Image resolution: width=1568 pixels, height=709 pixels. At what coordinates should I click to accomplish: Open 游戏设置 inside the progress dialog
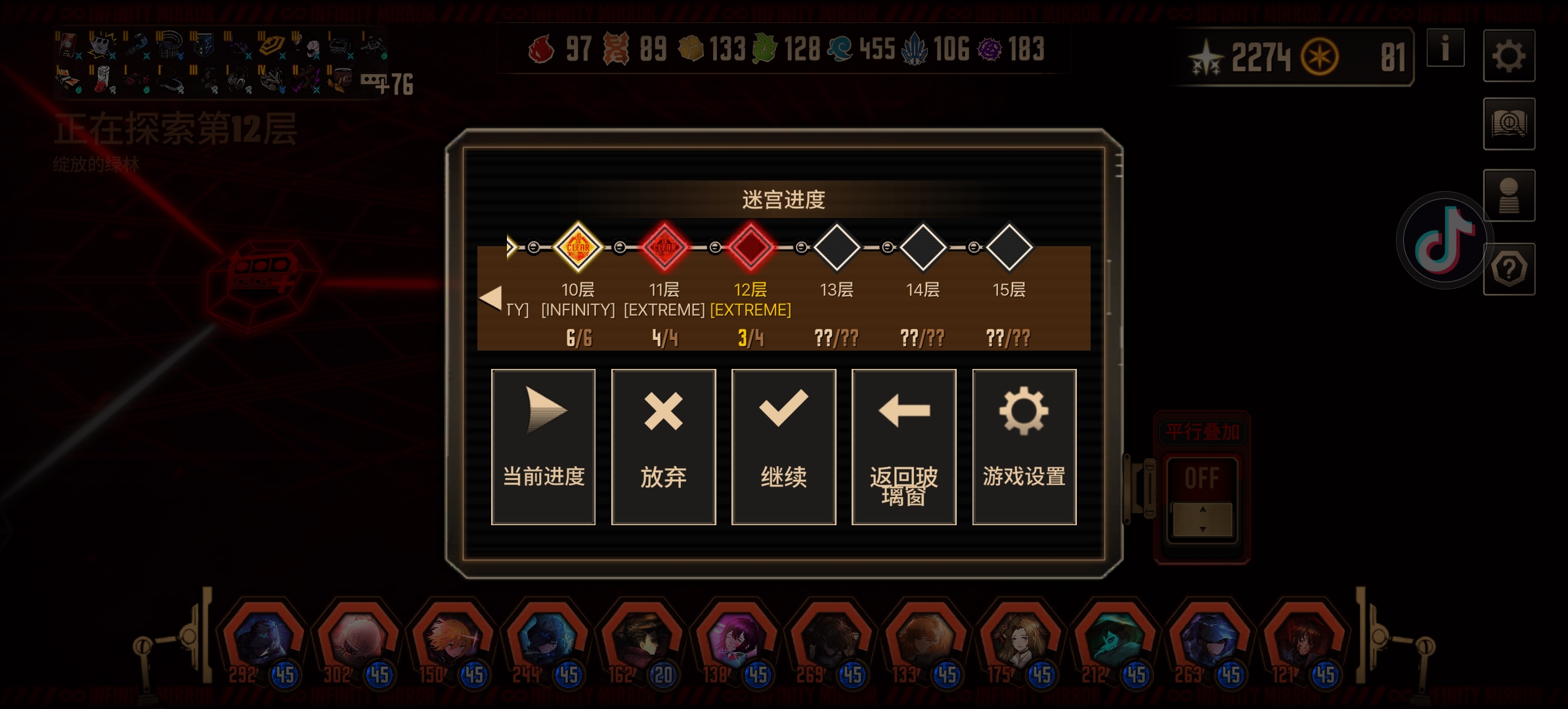click(1024, 446)
